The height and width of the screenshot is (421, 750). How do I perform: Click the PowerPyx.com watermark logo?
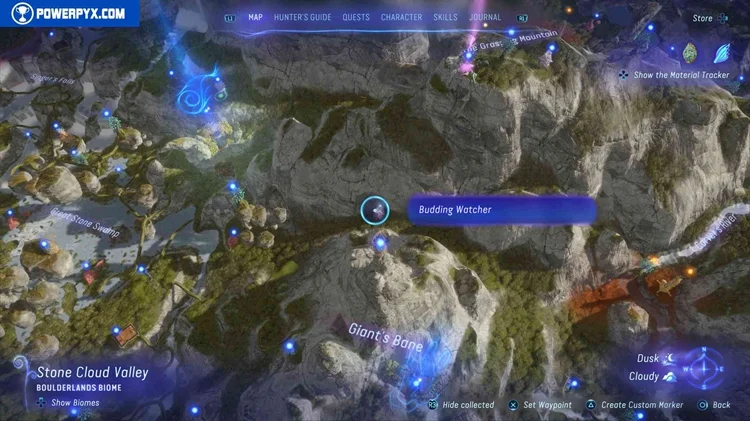(x=68, y=14)
